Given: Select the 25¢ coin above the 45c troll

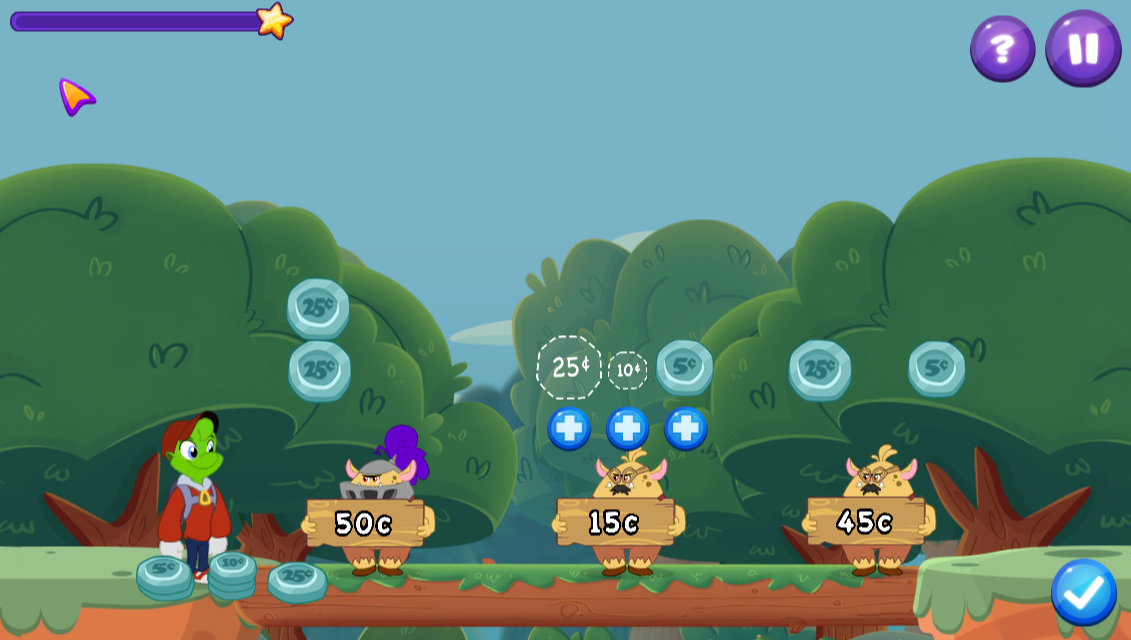Looking at the screenshot, I should tap(820, 369).
